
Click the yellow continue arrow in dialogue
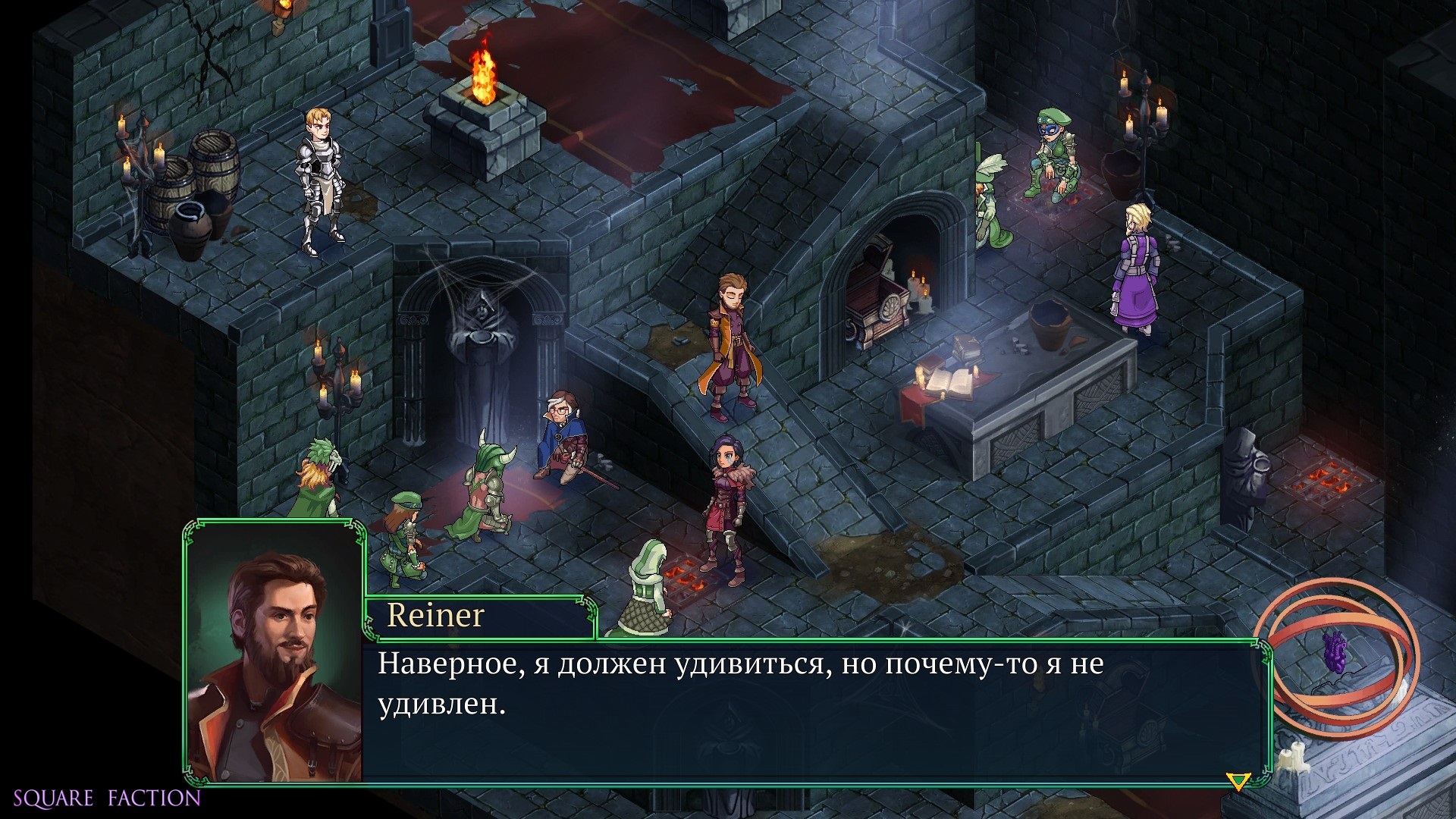pyautogui.click(x=1238, y=781)
